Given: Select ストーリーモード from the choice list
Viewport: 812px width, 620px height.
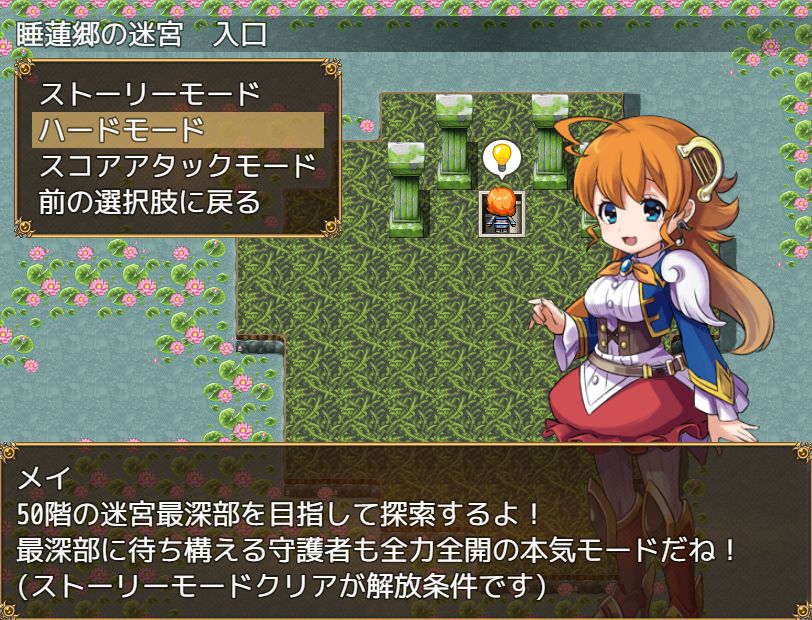Looking at the screenshot, I should pos(150,95).
